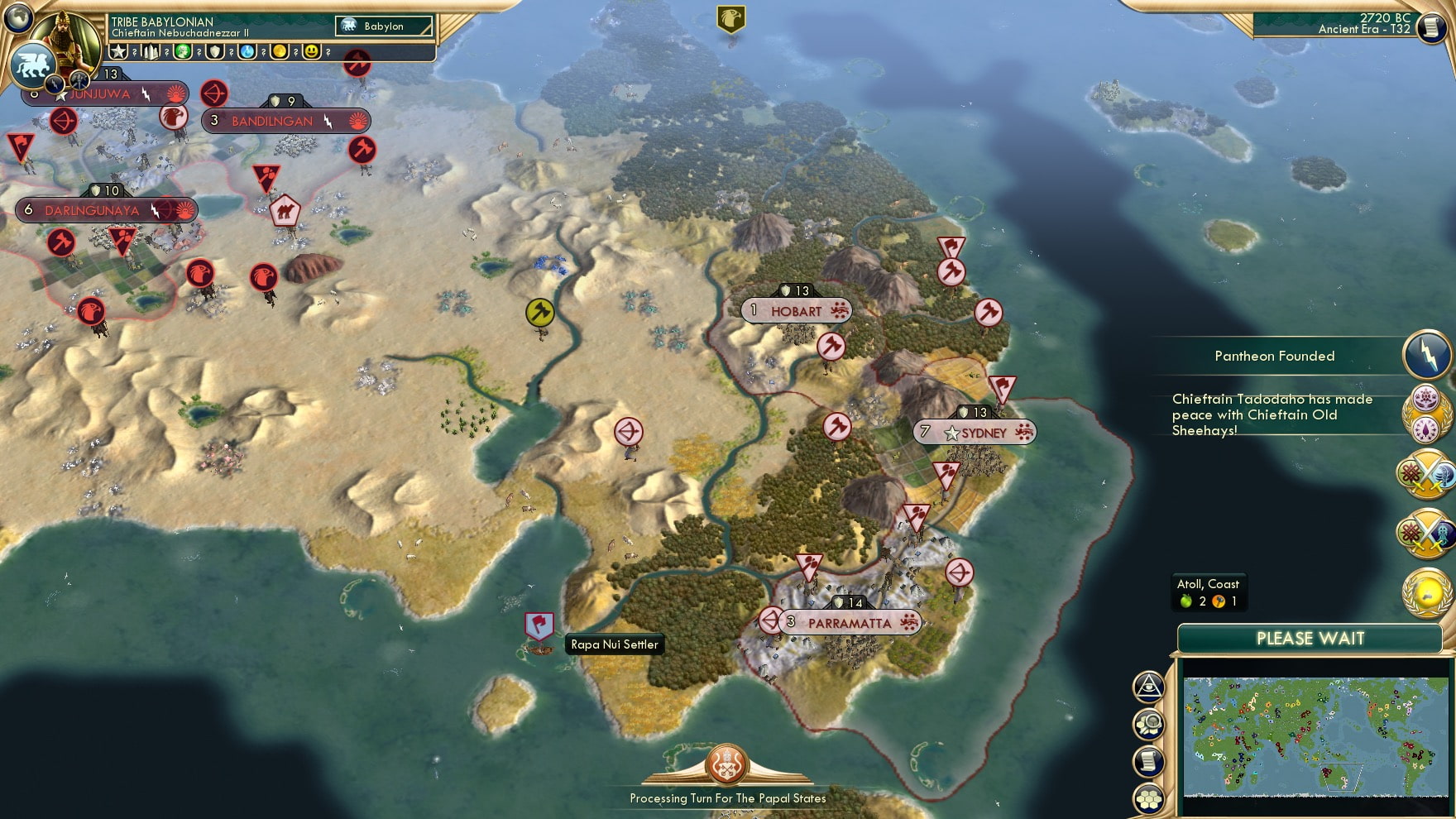Viewport: 1456px width, 819px height.
Task: Click the PLEASE WAIT turn button
Action: click(1310, 639)
